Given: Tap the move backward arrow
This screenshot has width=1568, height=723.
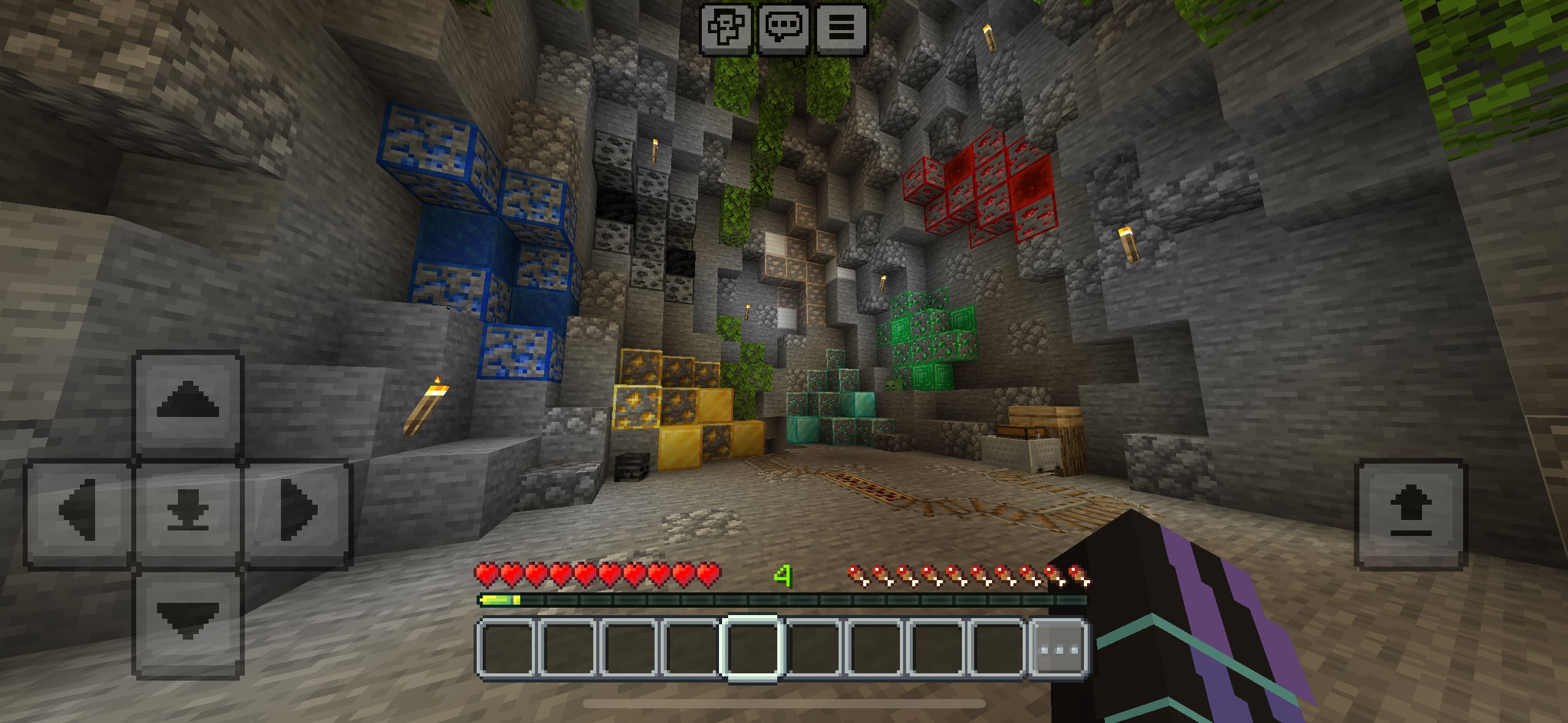Looking at the screenshot, I should (188, 623).
